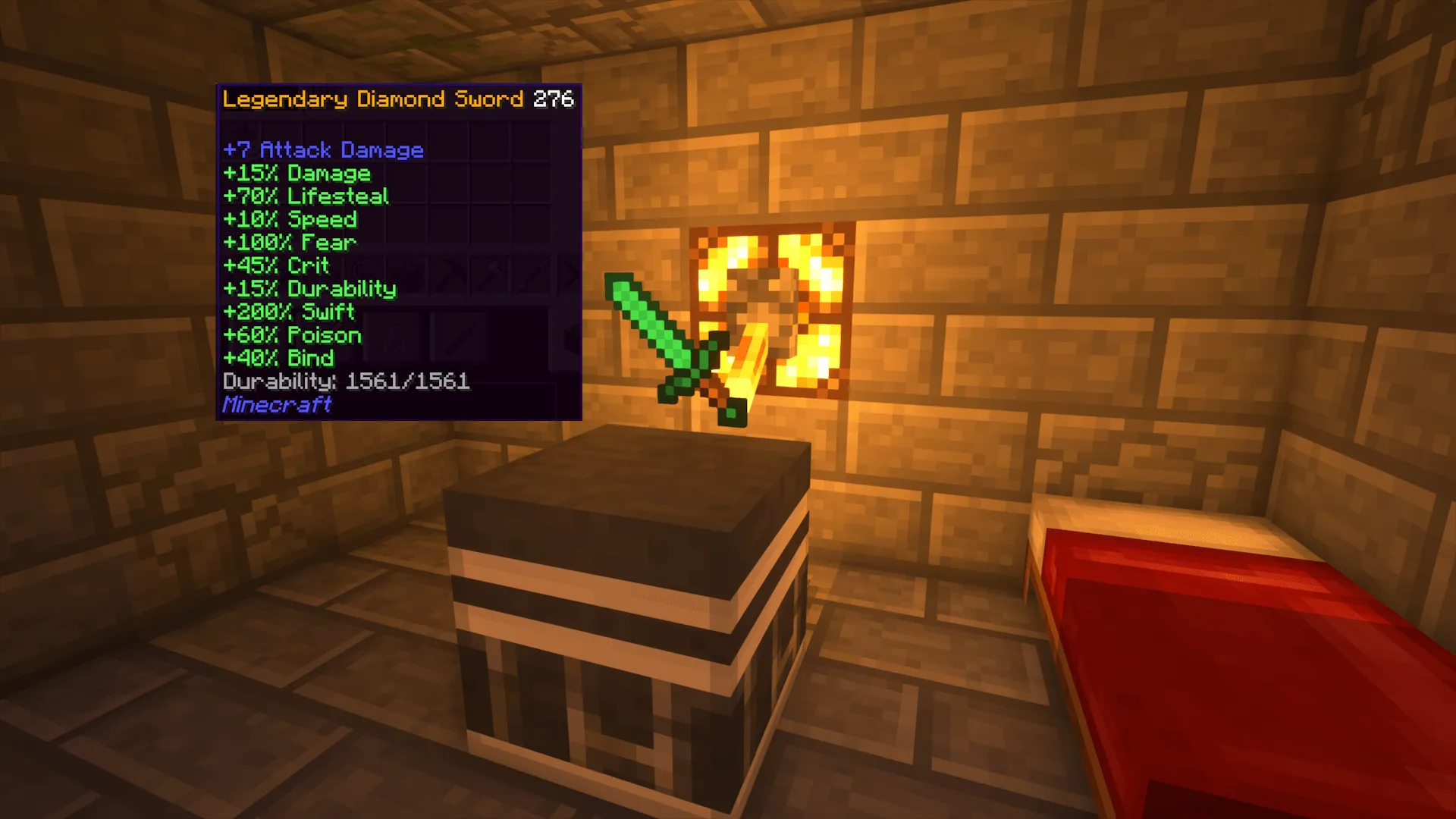This screenshot has width=1456, height=819.
Task: Click the item stack count 276
Action: pyautogui.click(x=554, y=99)
